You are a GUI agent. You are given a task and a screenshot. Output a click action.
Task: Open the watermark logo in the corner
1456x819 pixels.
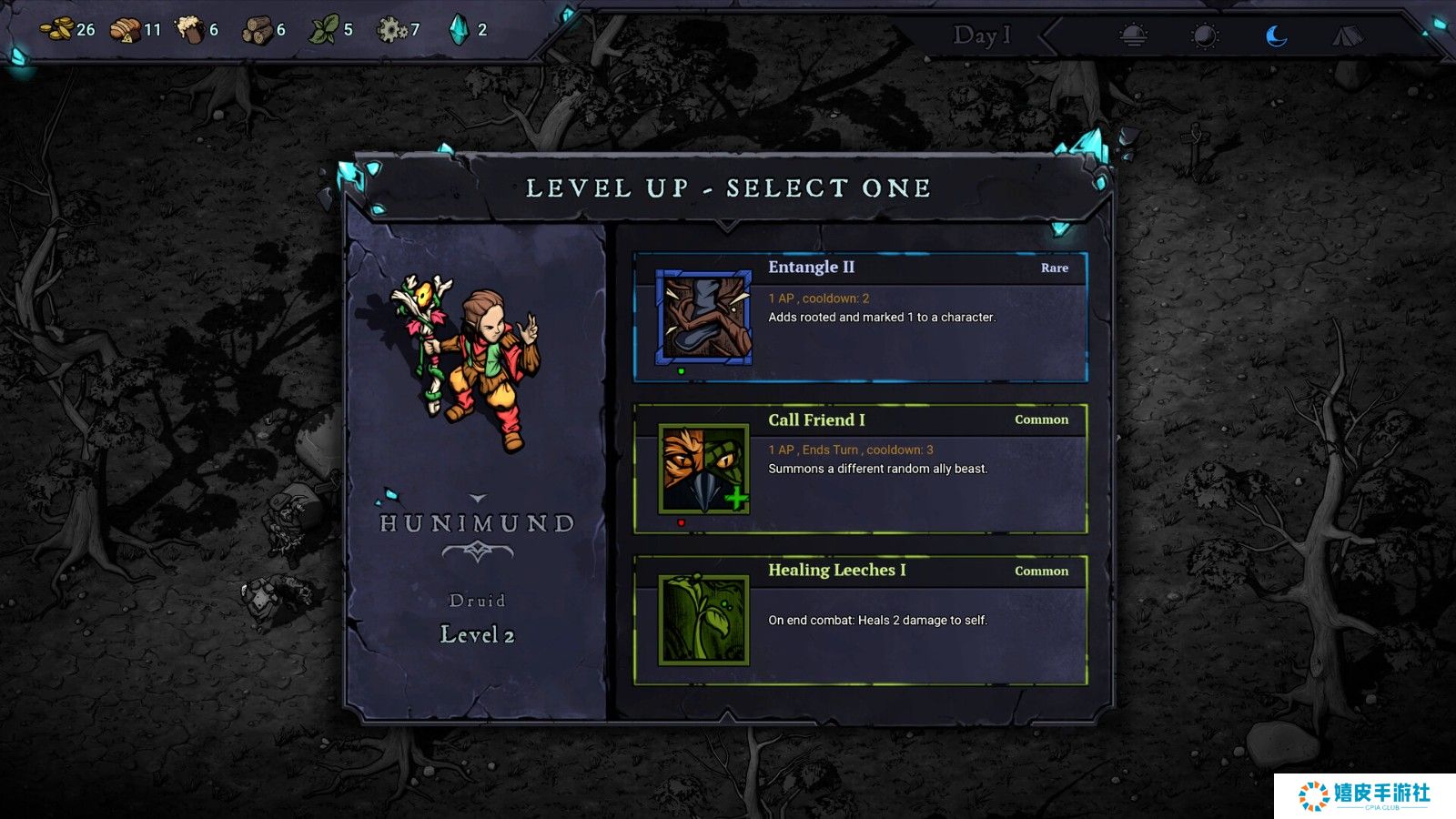tap(1364, 795)
